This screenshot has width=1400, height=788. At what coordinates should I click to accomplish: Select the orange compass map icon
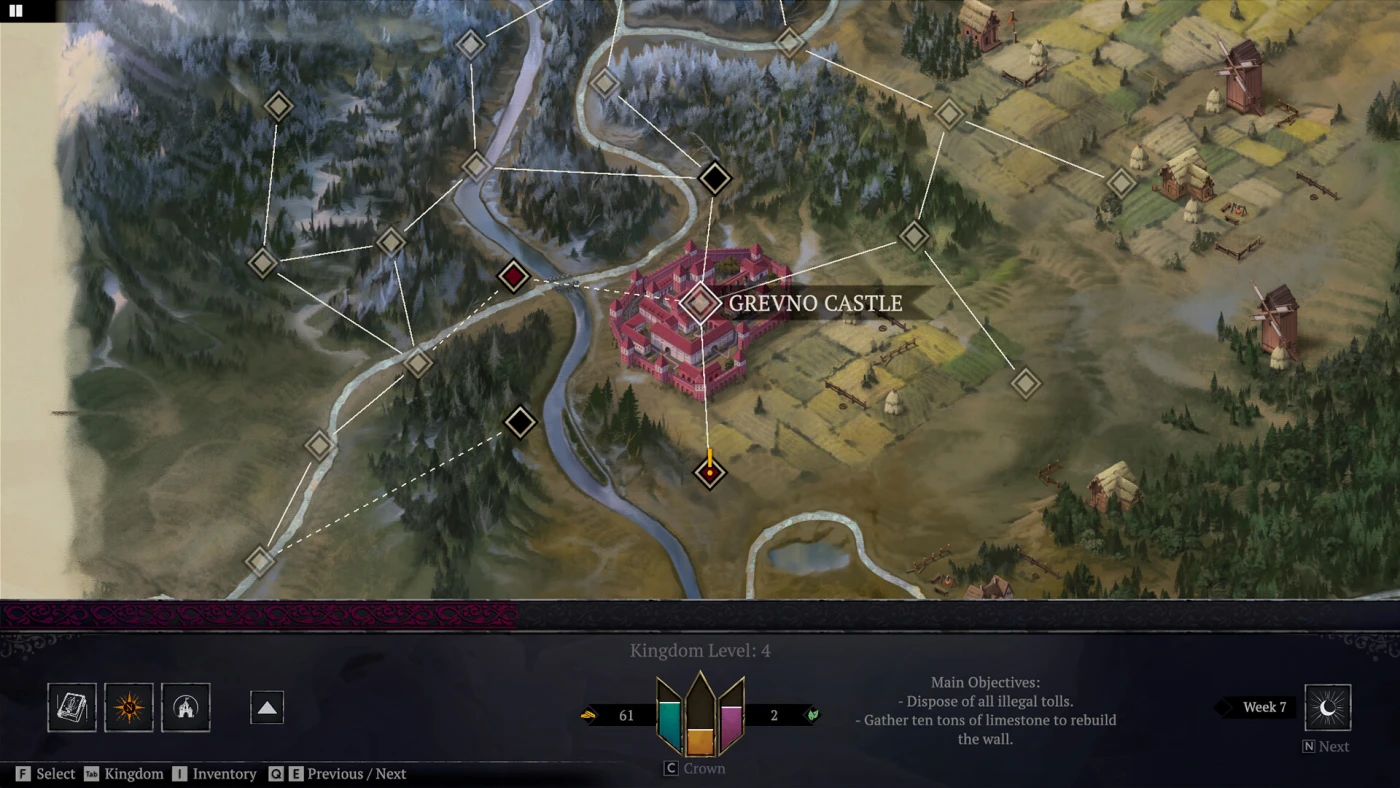(129, 708)
